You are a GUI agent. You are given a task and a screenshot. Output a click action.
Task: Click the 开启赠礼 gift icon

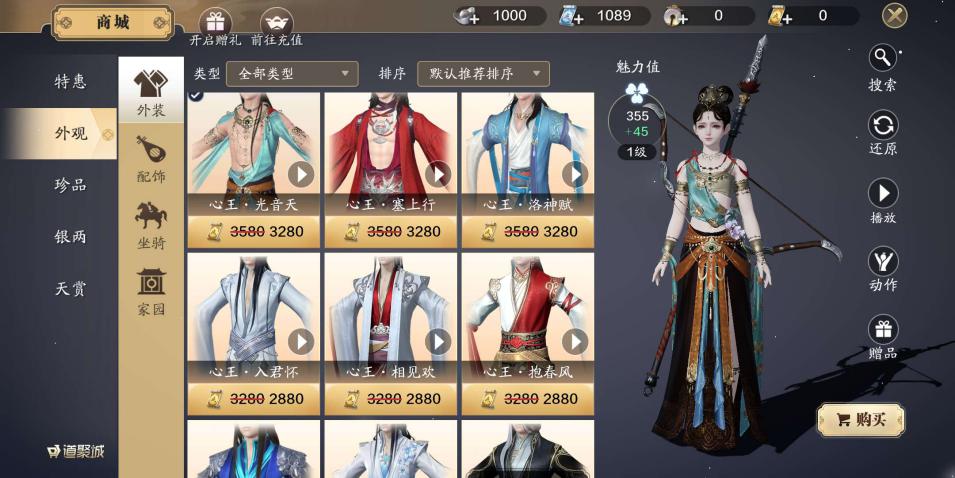(x=214, y=26)
